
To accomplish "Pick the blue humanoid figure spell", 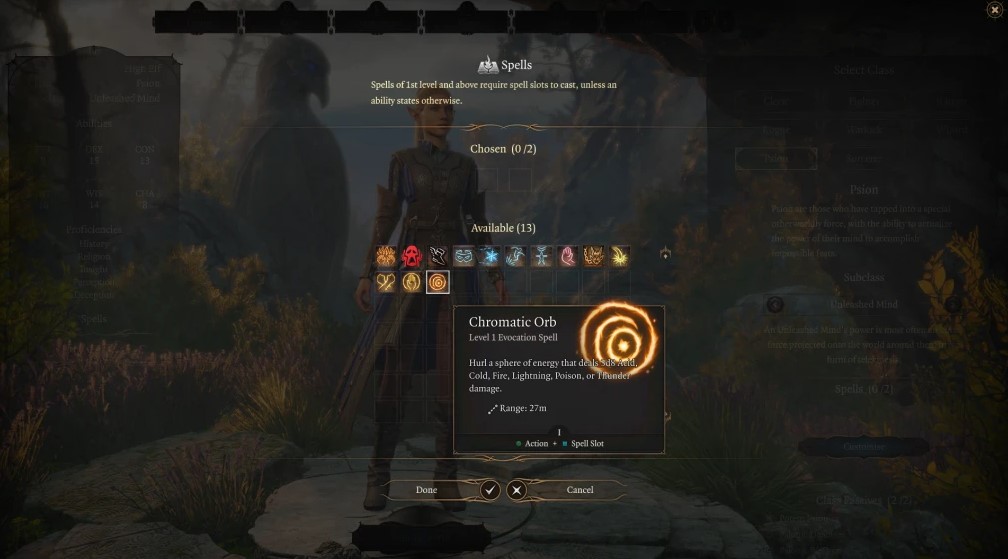I will [542, 257].
